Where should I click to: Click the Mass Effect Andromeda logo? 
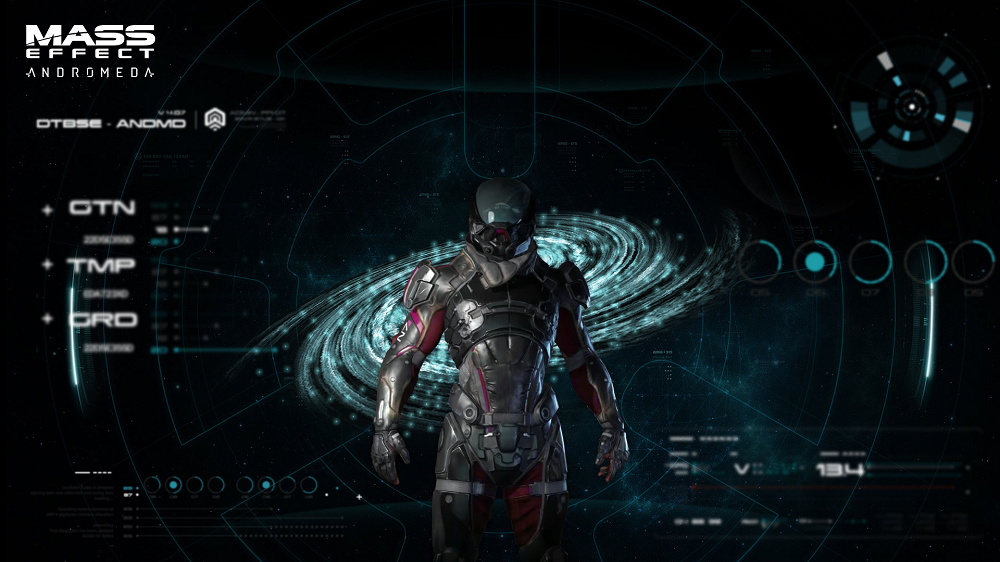90,51
